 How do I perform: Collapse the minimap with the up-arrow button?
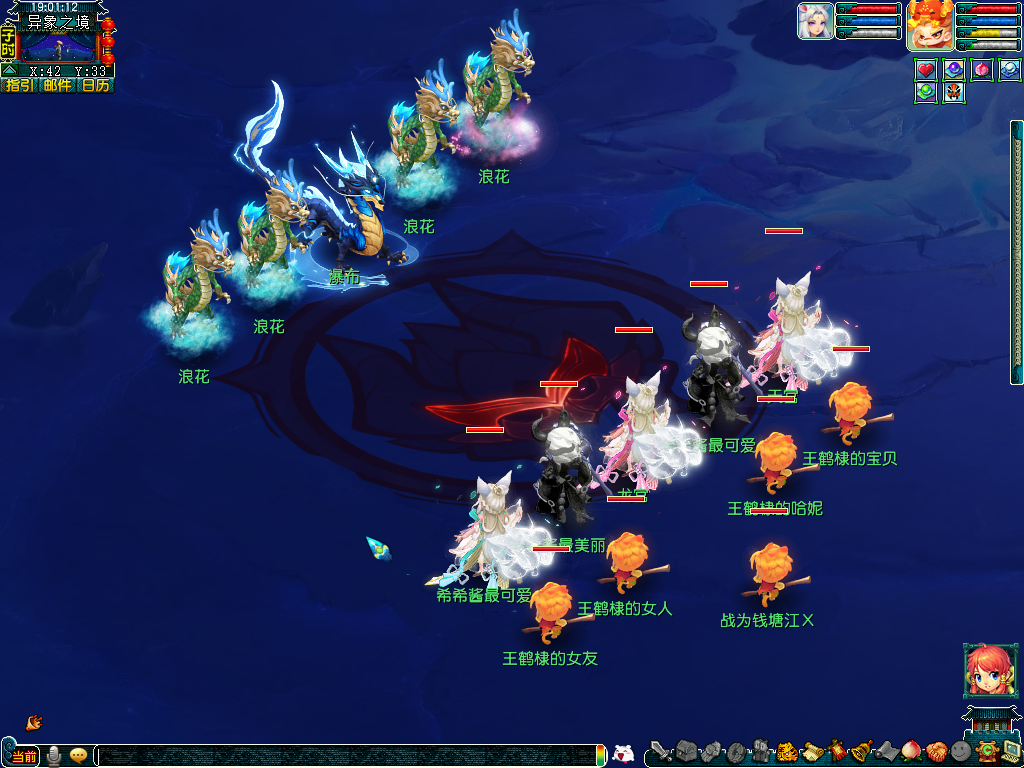[8, 71]
